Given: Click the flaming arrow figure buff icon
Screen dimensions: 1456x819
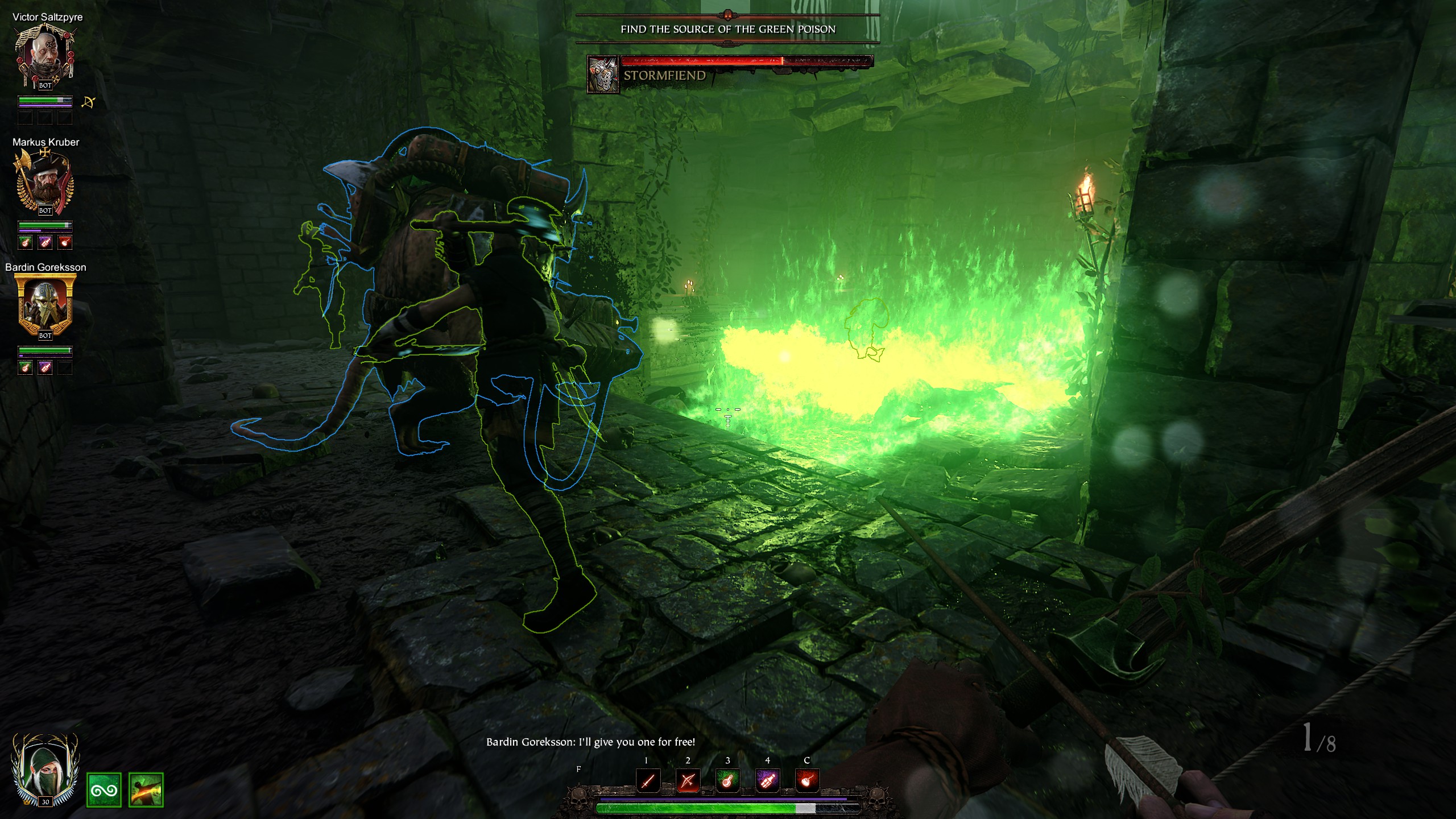Looking at the screenshot, I should click(146, 790).
